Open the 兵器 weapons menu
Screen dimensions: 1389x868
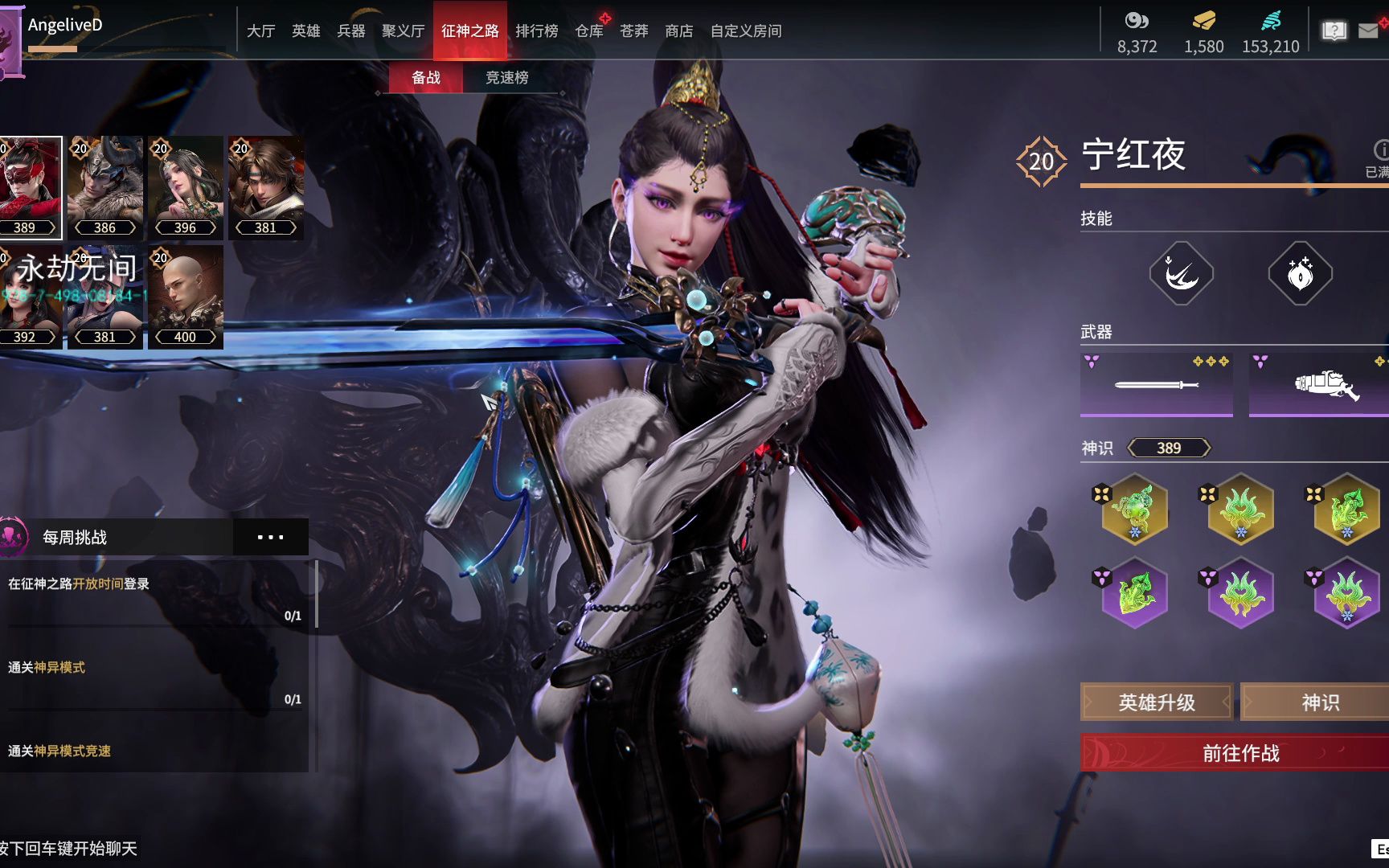[x=350, y=31]
